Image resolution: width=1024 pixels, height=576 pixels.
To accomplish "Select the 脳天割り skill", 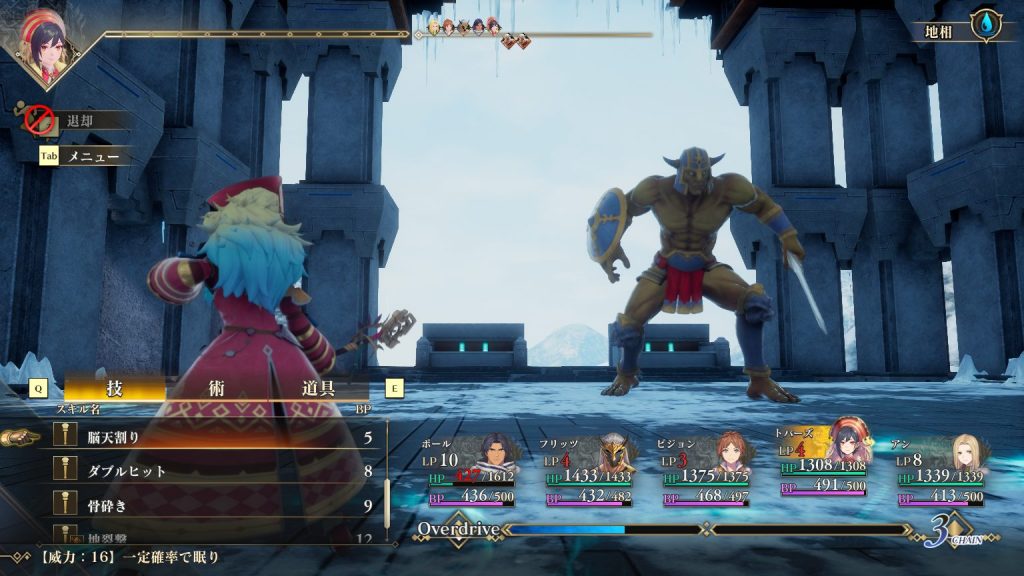I will [200, 437].
